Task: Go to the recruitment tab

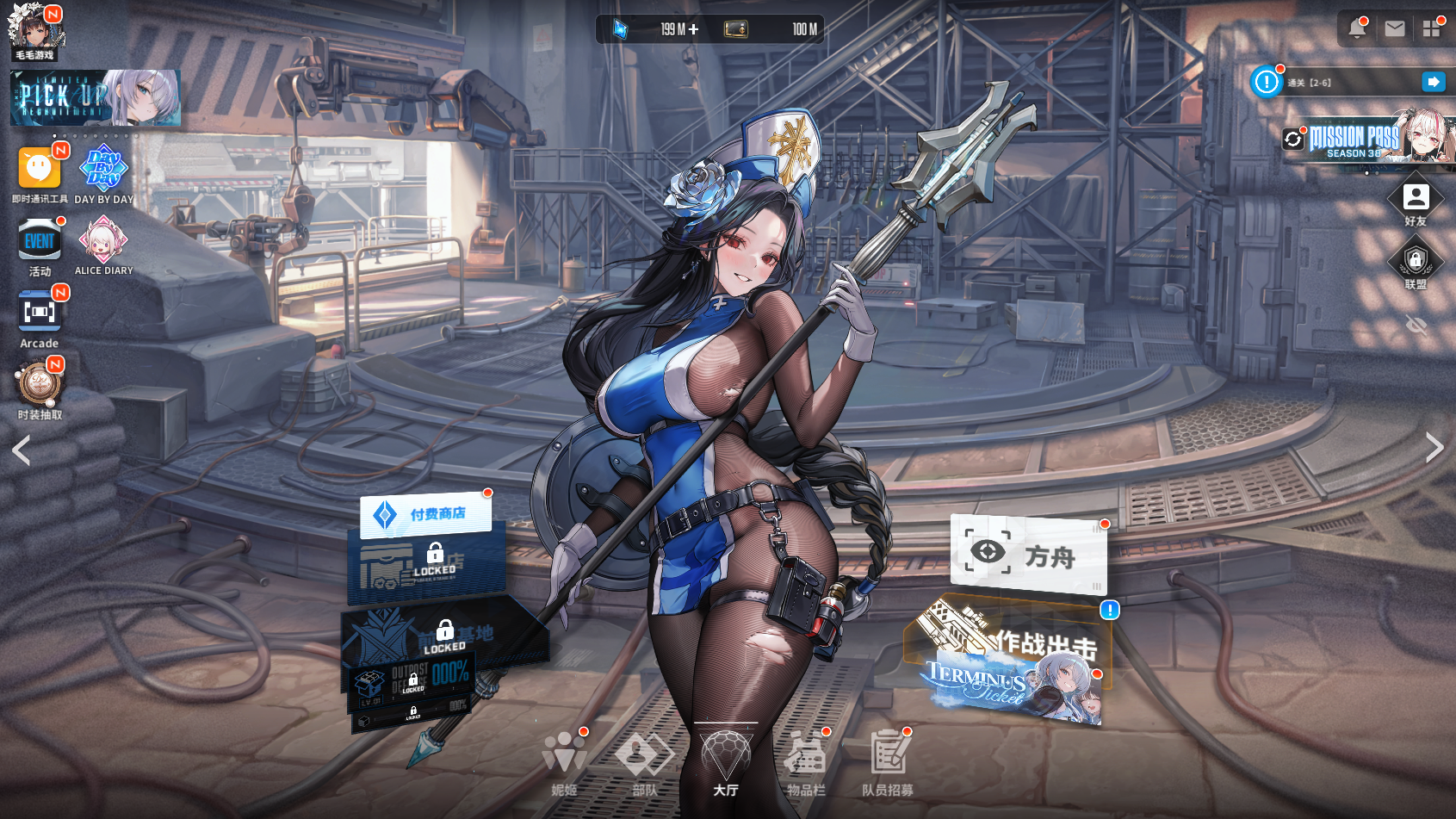Action: [x=888, y=761]
